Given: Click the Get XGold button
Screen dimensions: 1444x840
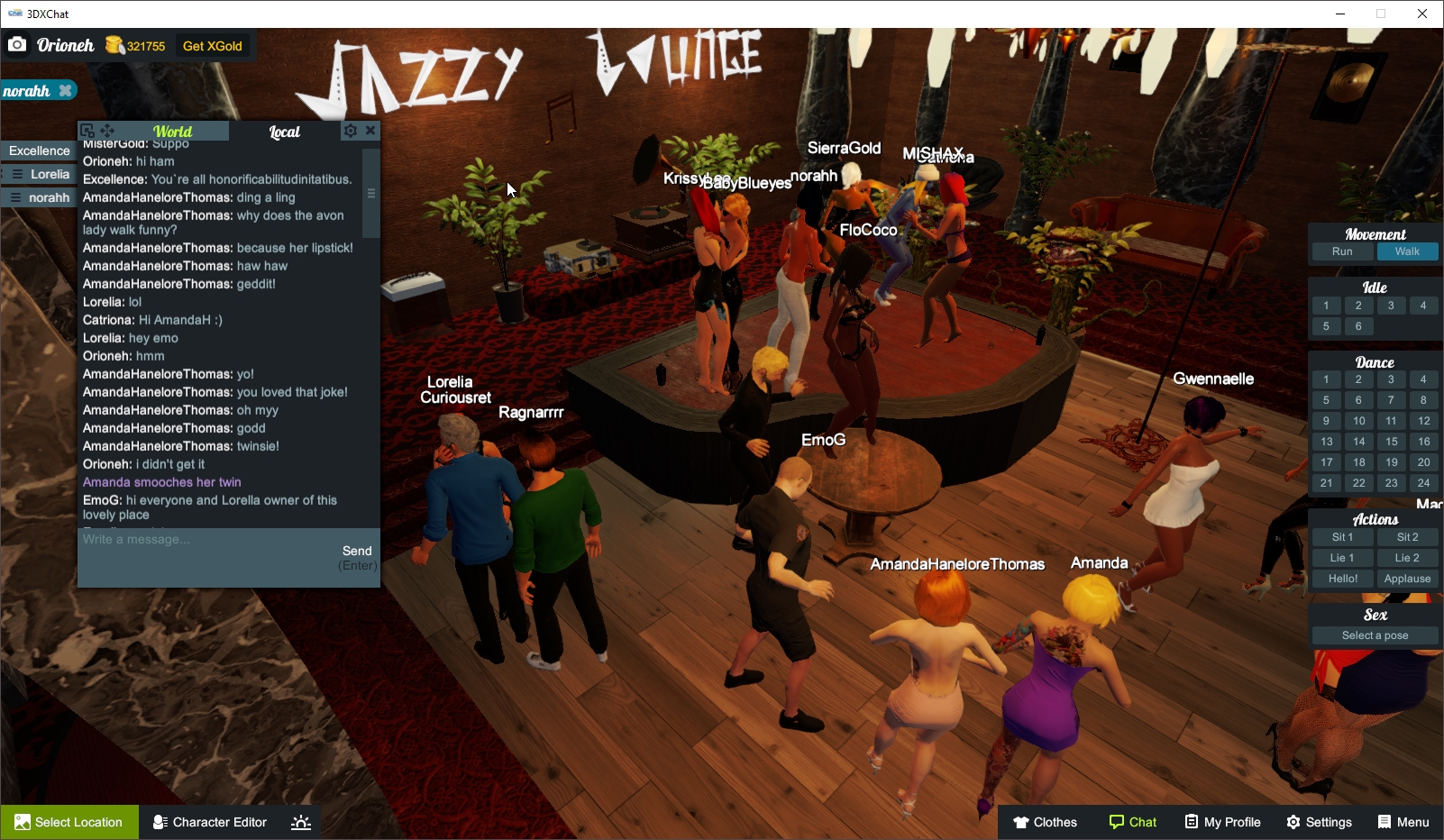Looking at the screenshot, I should pyautogui.click(x=214, y=45).
